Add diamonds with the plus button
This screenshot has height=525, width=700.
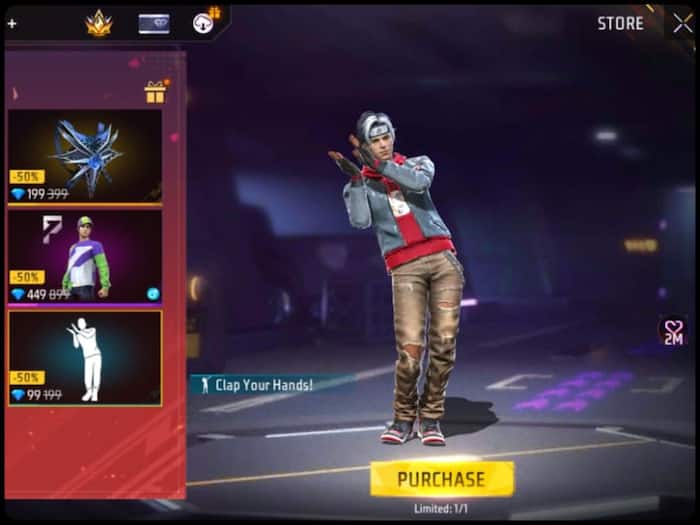(x=12, y=23)
